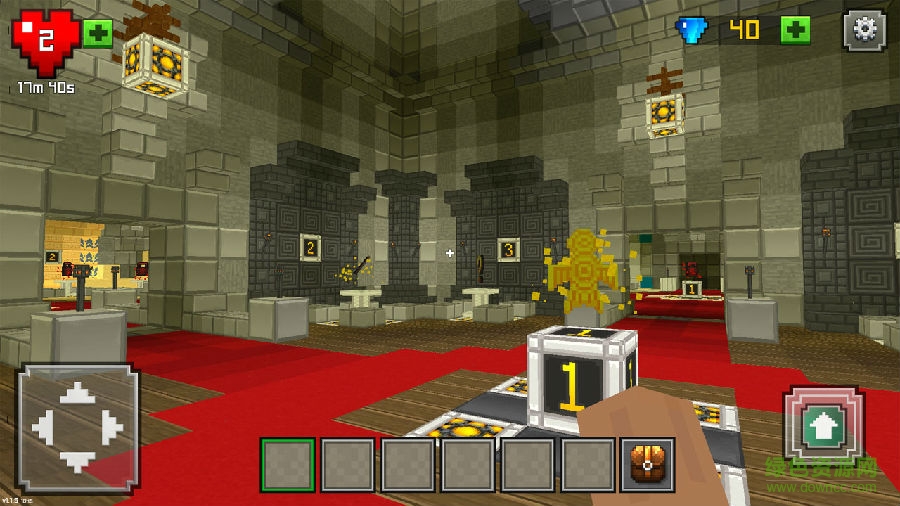Open the chest inventory slot
This screenshot has width=900, height=506.
(647, 465)
